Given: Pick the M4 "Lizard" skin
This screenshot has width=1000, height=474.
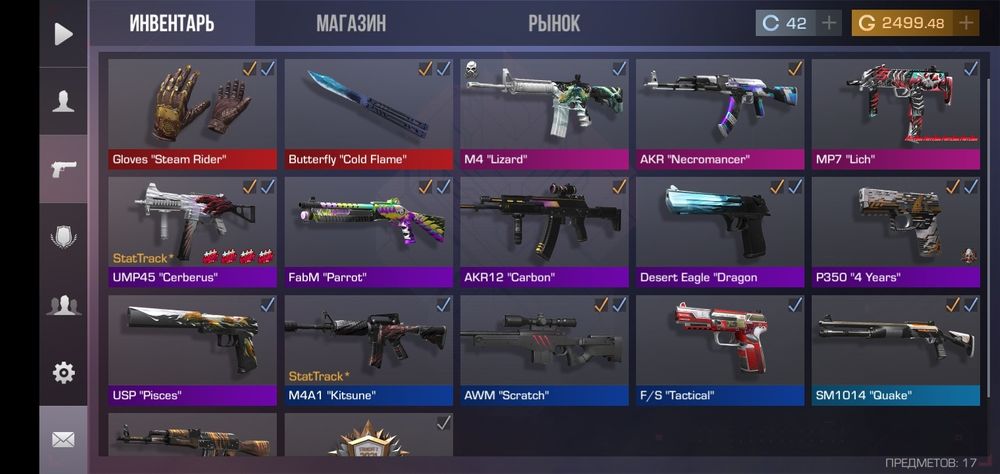Looking at the screenshot, I should coord(544,112).
